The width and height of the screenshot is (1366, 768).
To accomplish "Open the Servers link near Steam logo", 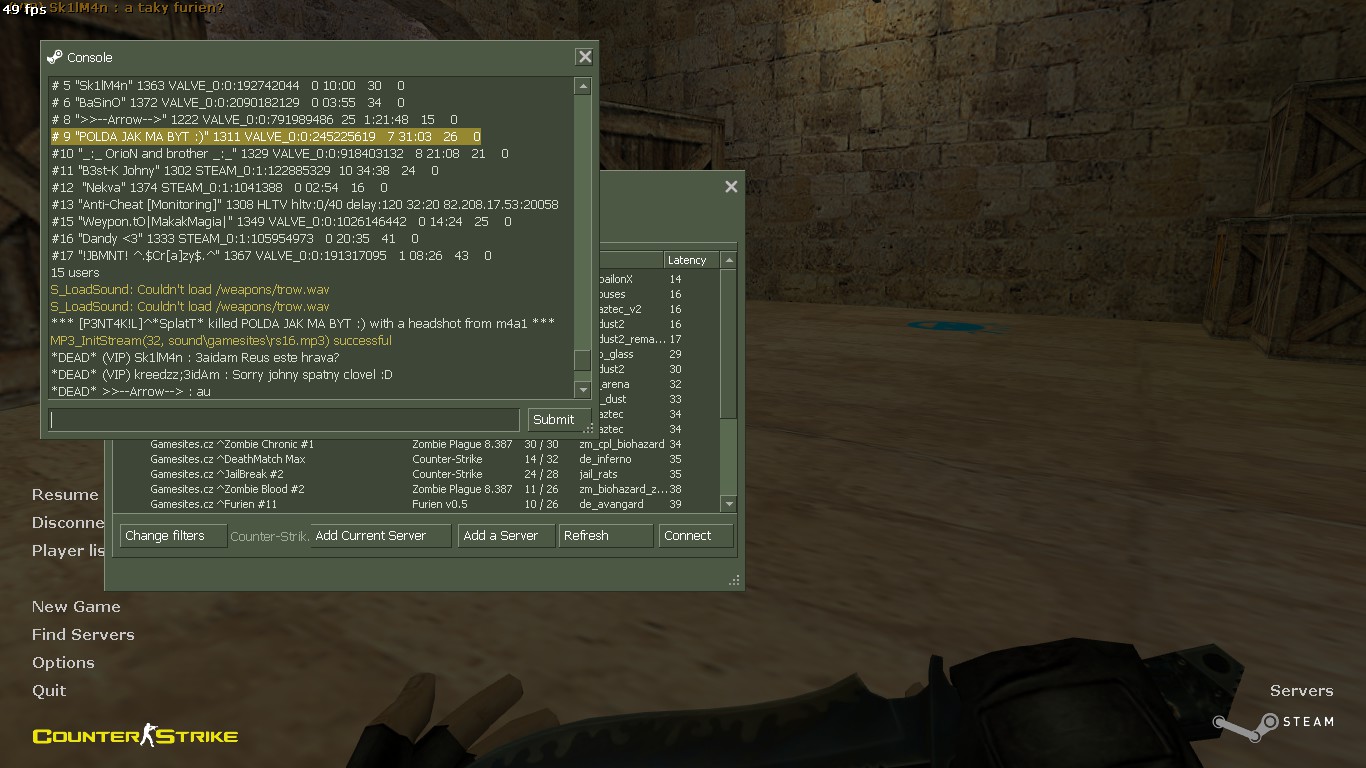I will tap(1301, 691).
